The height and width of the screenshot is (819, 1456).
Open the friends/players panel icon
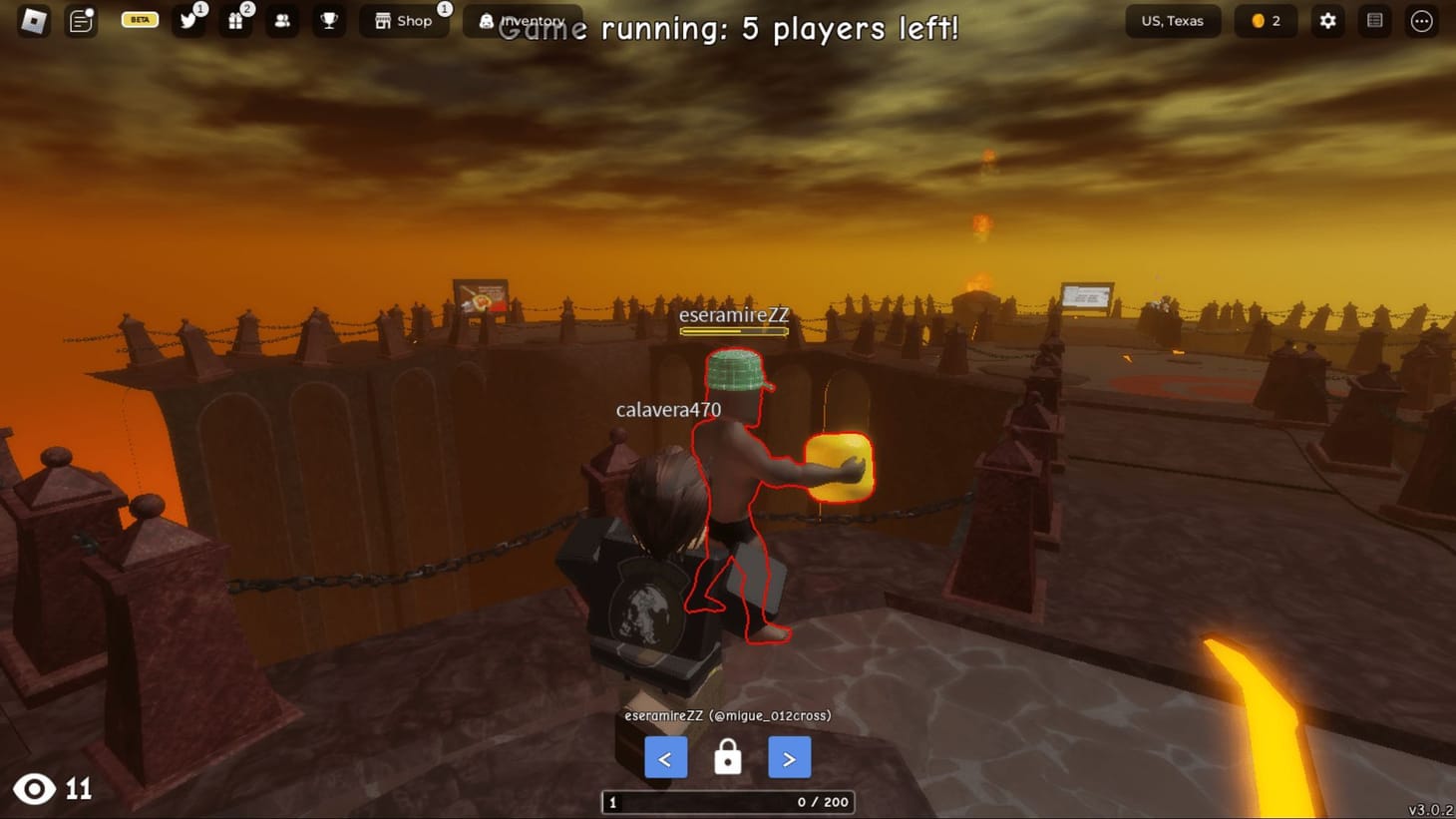[282, 21]
